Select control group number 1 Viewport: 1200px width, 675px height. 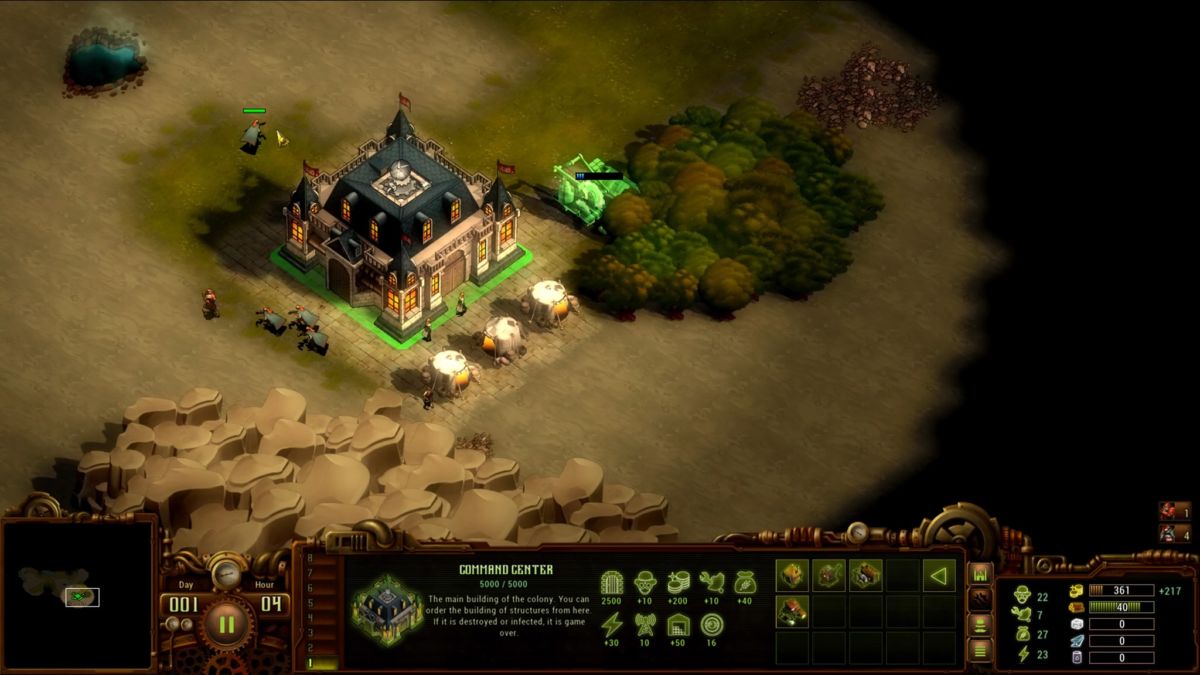click(x=310, y=662)
